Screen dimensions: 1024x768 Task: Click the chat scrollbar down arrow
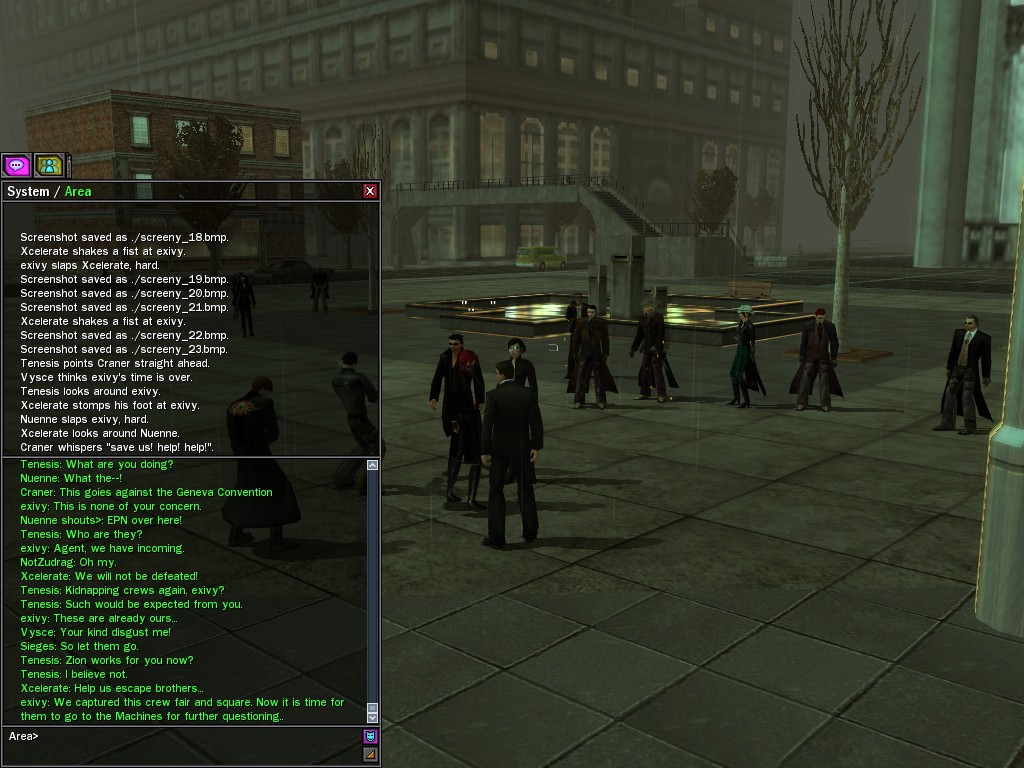pyautogui.click(x=373, y=716)
